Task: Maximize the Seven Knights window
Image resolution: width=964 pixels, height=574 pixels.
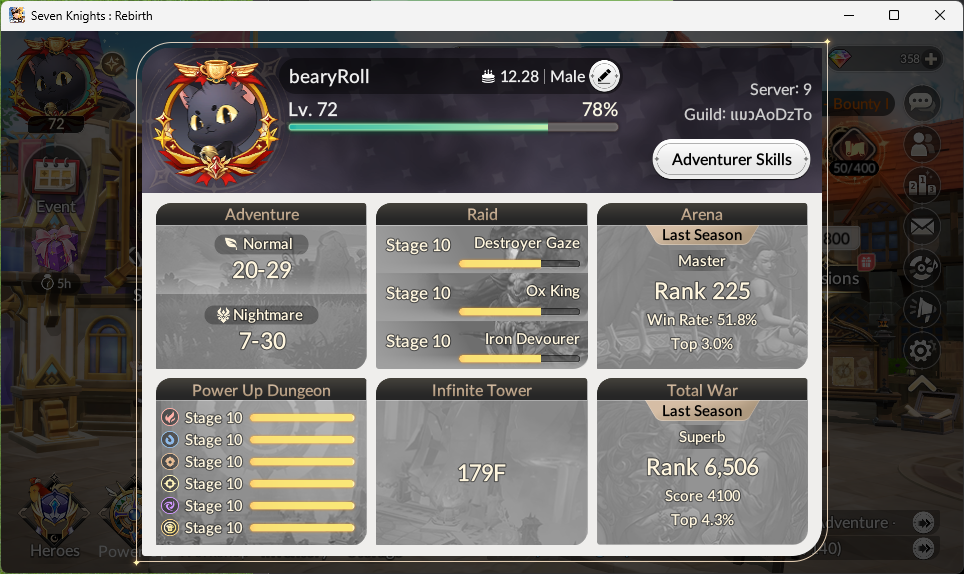Action: click(x=894, y=15)
